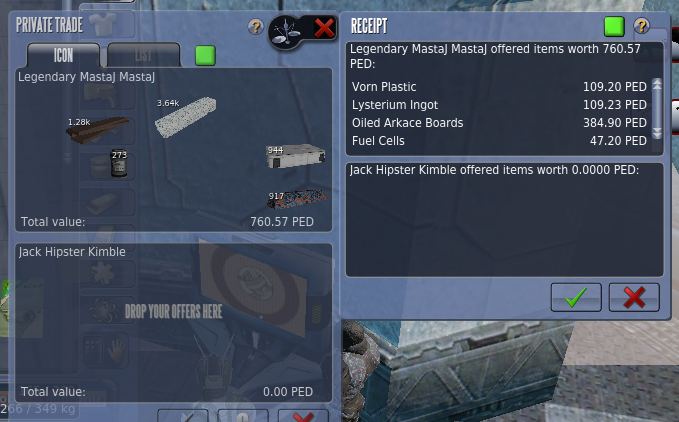Accept the trade with the green checkmark

point(575,296)
